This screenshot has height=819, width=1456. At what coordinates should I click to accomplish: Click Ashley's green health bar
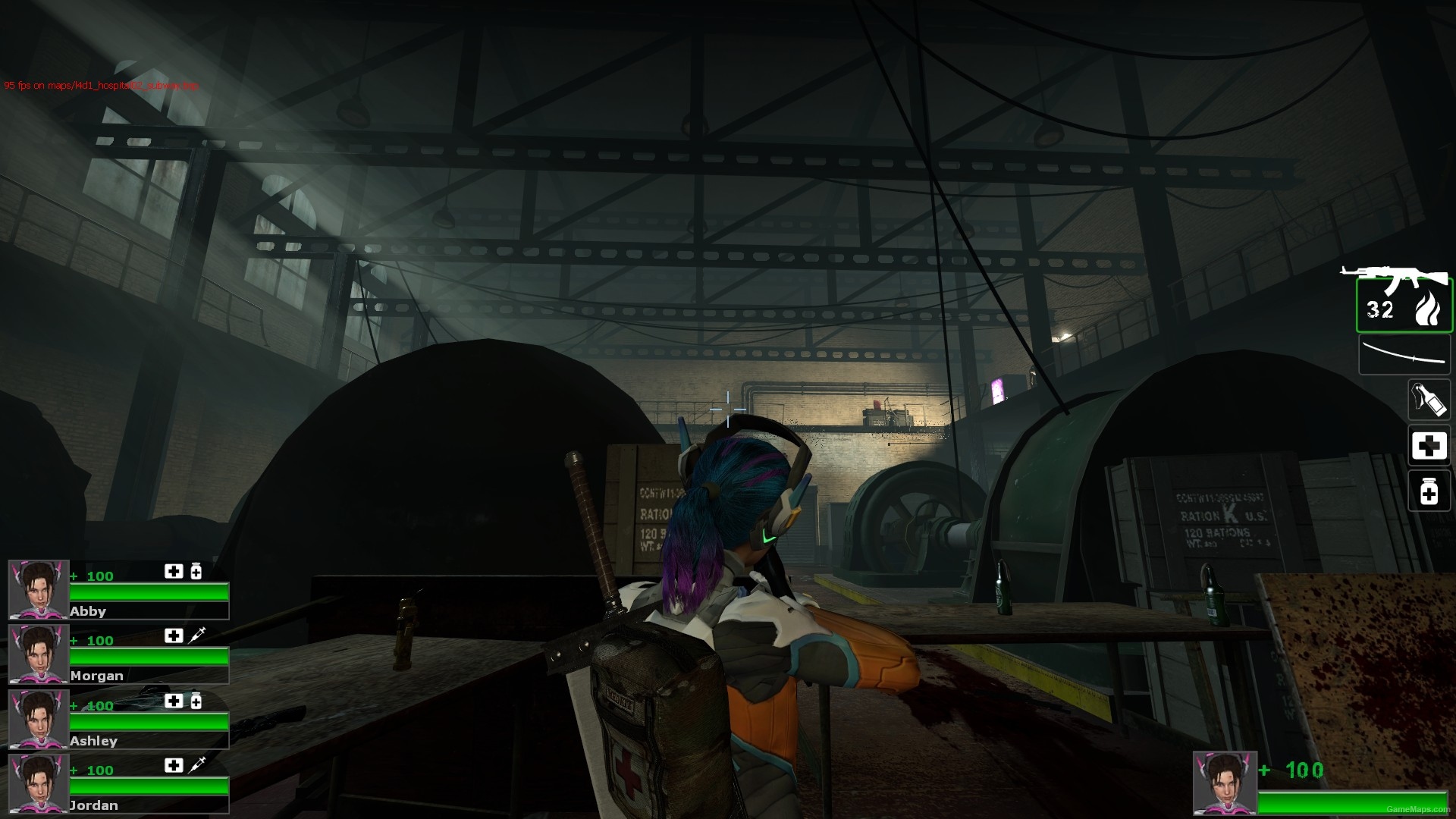click(x=148, y=720)
